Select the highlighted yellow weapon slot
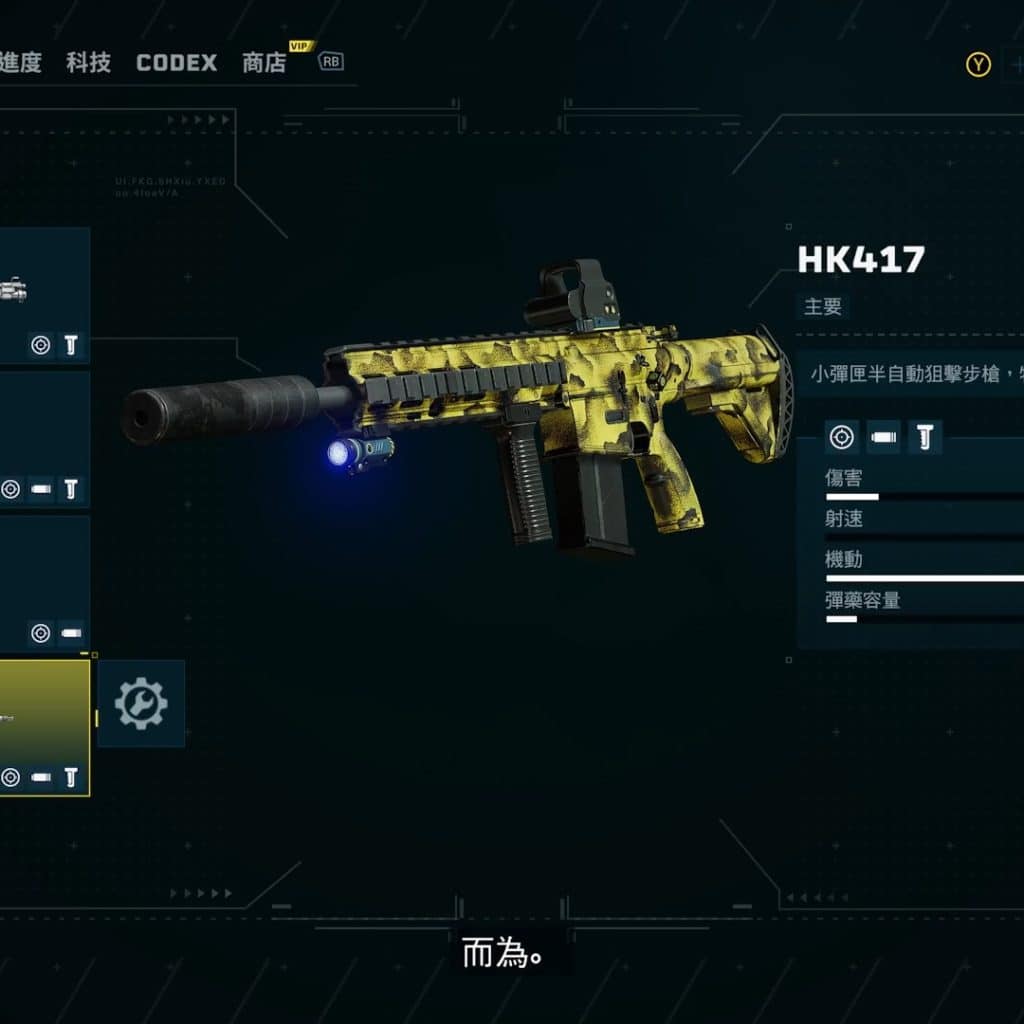This screenshot has height=1024, width=1024. click(x=44, y=727)
